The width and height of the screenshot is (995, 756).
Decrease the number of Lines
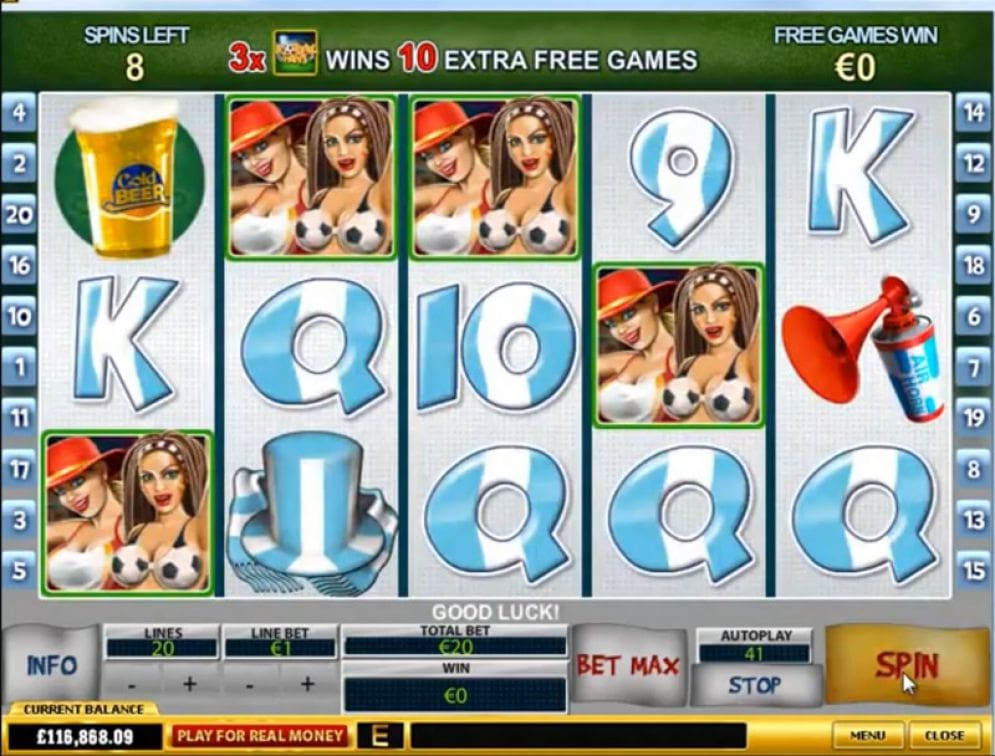[134, 684]
